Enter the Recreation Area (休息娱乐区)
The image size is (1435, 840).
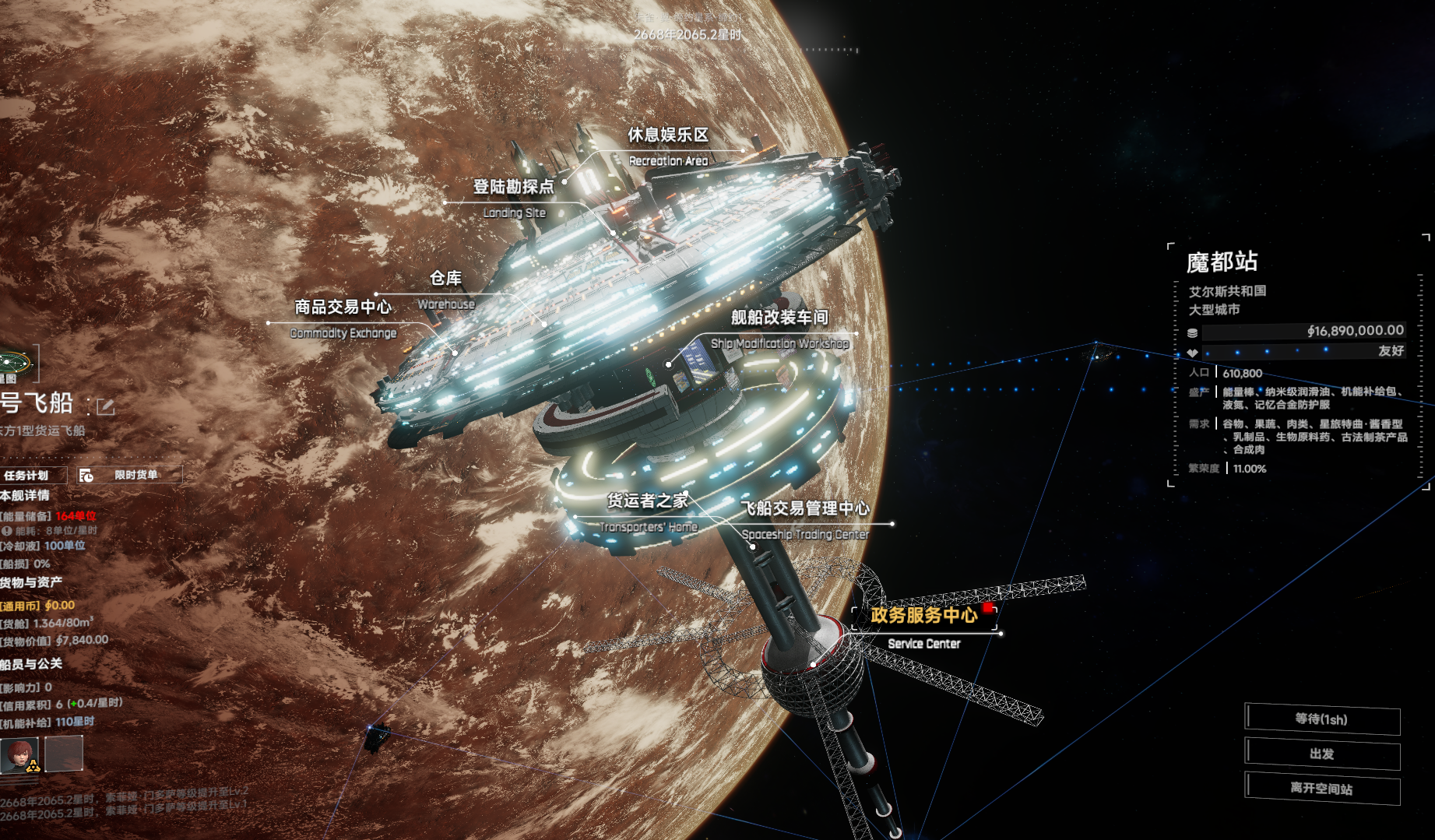668,135
